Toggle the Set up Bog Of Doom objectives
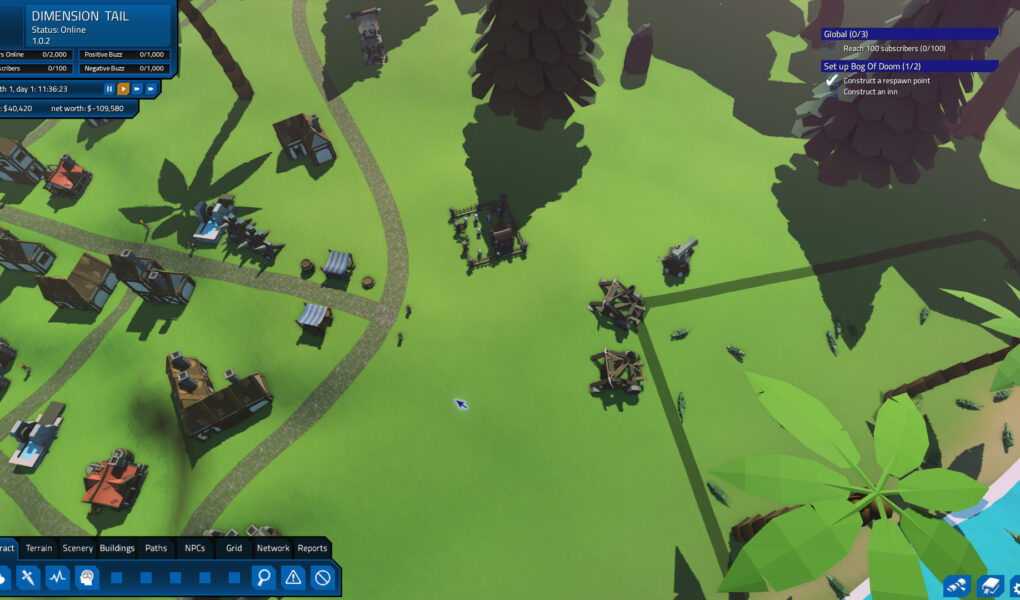This screenshot has height=600, width=1020. [909, 66]
